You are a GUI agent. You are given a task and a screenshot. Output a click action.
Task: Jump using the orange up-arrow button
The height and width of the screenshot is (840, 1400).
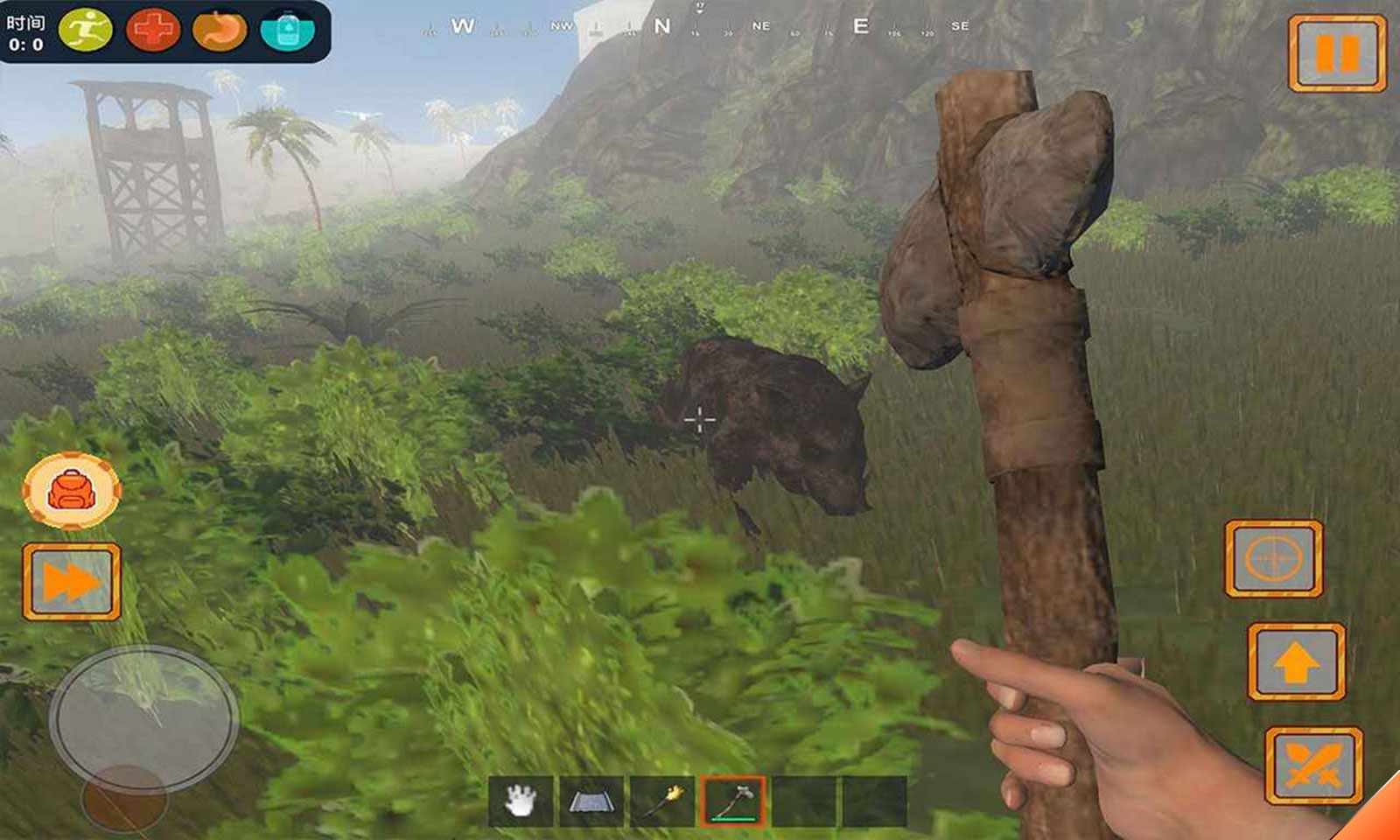[1296, 662]
